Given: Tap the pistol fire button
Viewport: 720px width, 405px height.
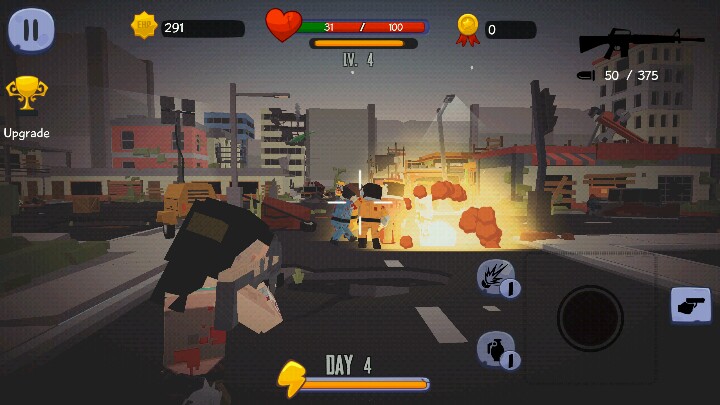Looking at the screenshot, I should (x=690, y=306).
